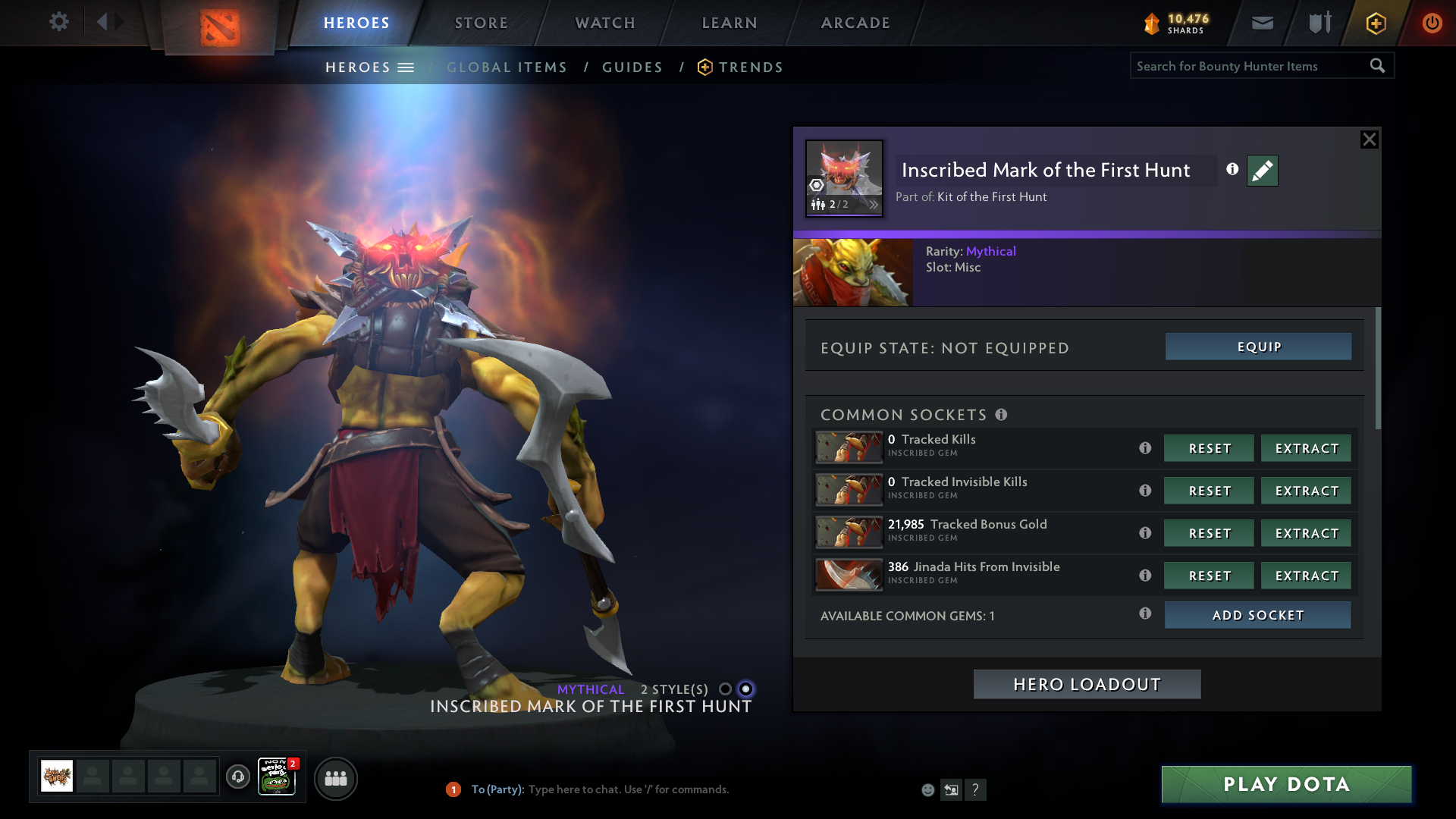The height and width of the screenshot is (819, 1456).
Task: Go to the Learn tab
Action: pyautogui.click(x=730, y=23)
